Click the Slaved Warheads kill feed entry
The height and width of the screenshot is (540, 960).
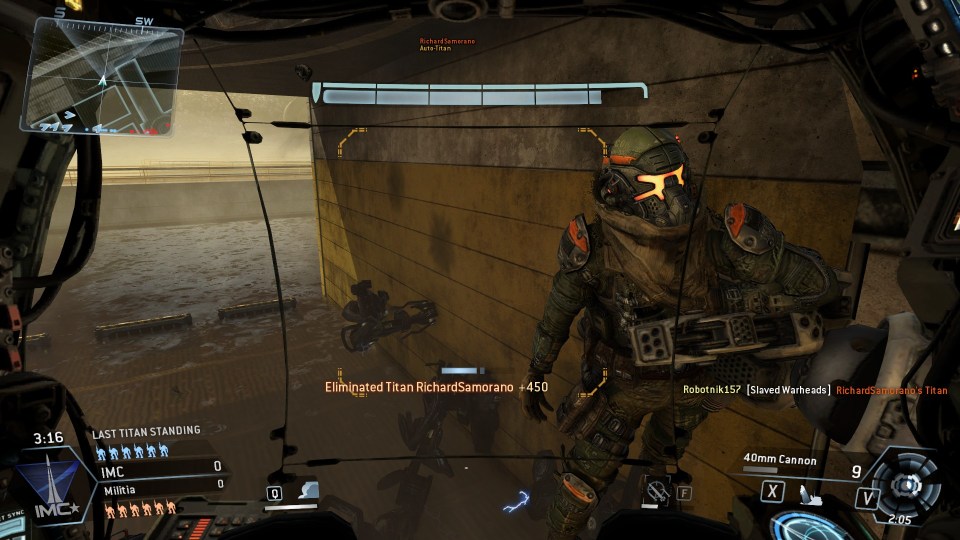point(788,390)
